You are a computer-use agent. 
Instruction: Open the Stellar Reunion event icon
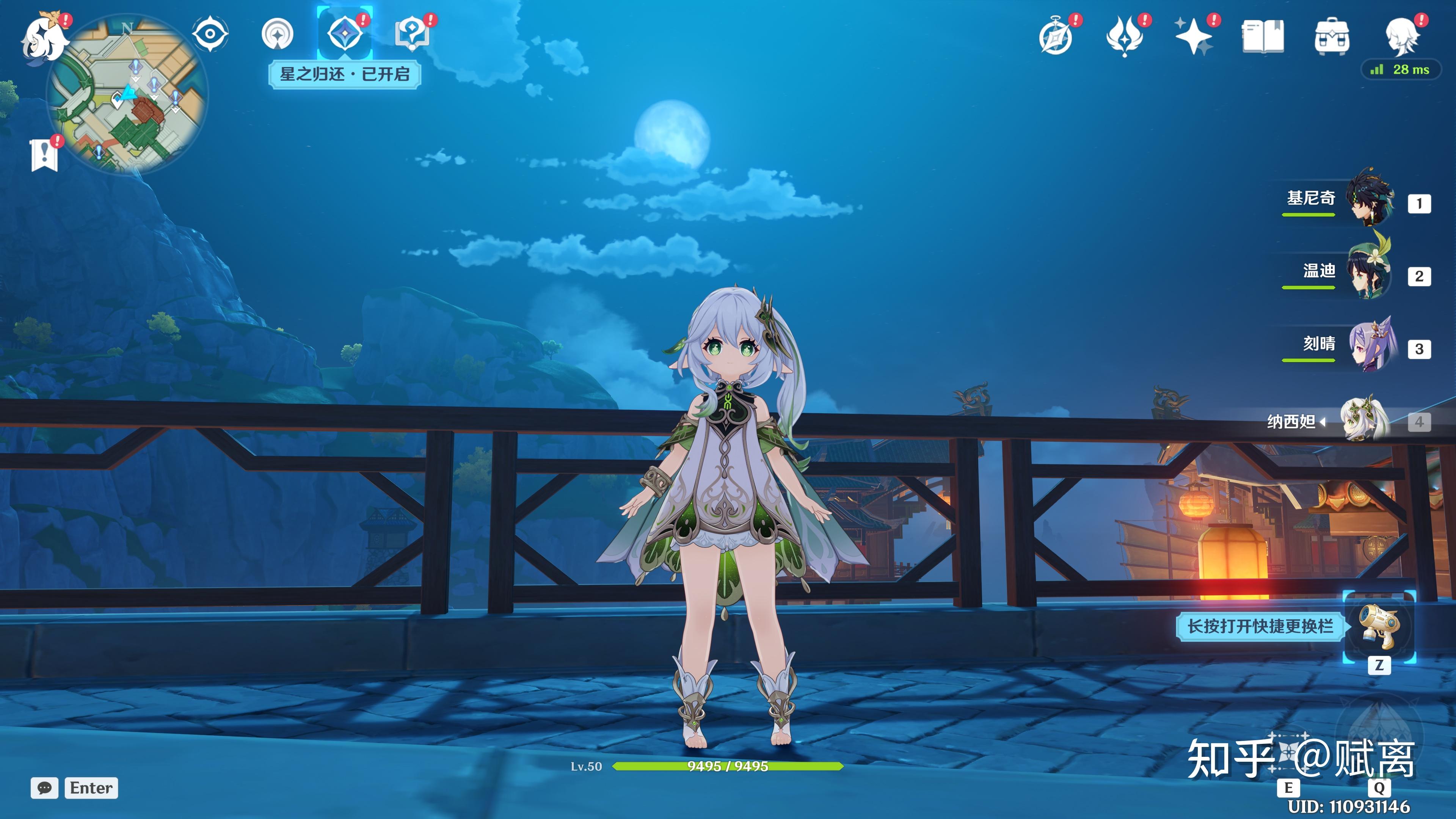pyautogui.click(x=344, y=34)
